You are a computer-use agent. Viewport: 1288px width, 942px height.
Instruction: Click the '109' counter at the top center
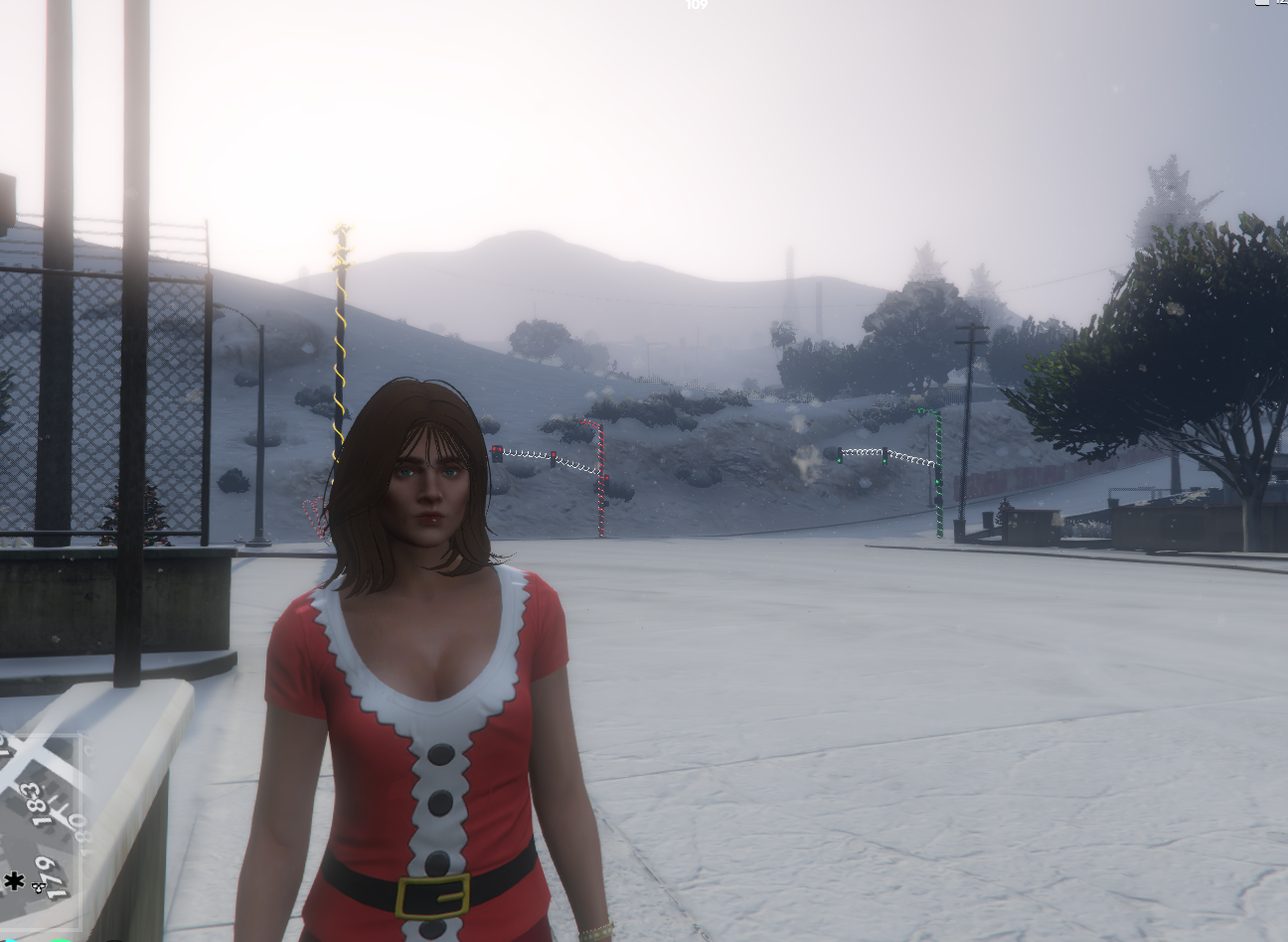click(x=696, y=6)
